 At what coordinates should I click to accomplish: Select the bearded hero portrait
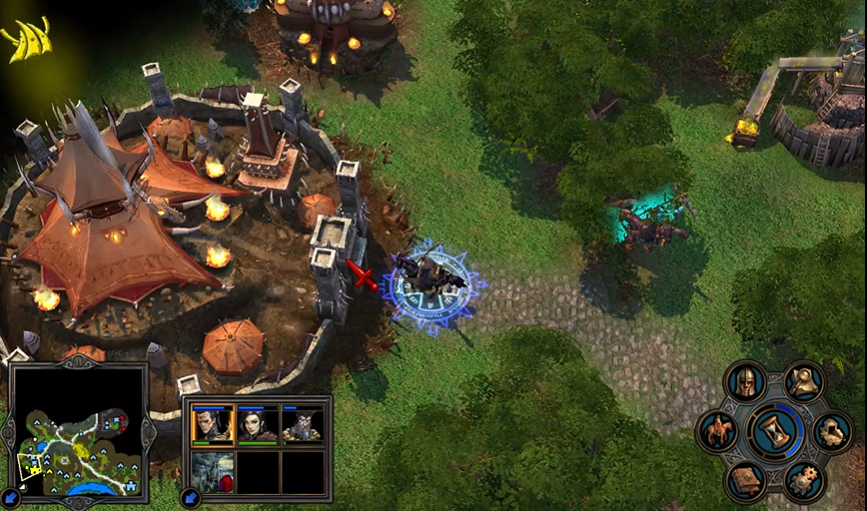[303, 425]
